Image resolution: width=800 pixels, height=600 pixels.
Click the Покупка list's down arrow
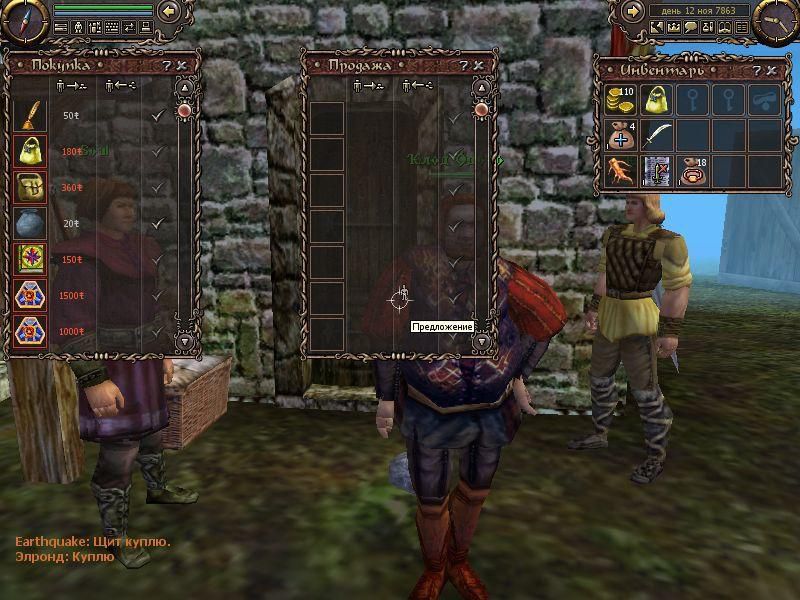[184, 341]
